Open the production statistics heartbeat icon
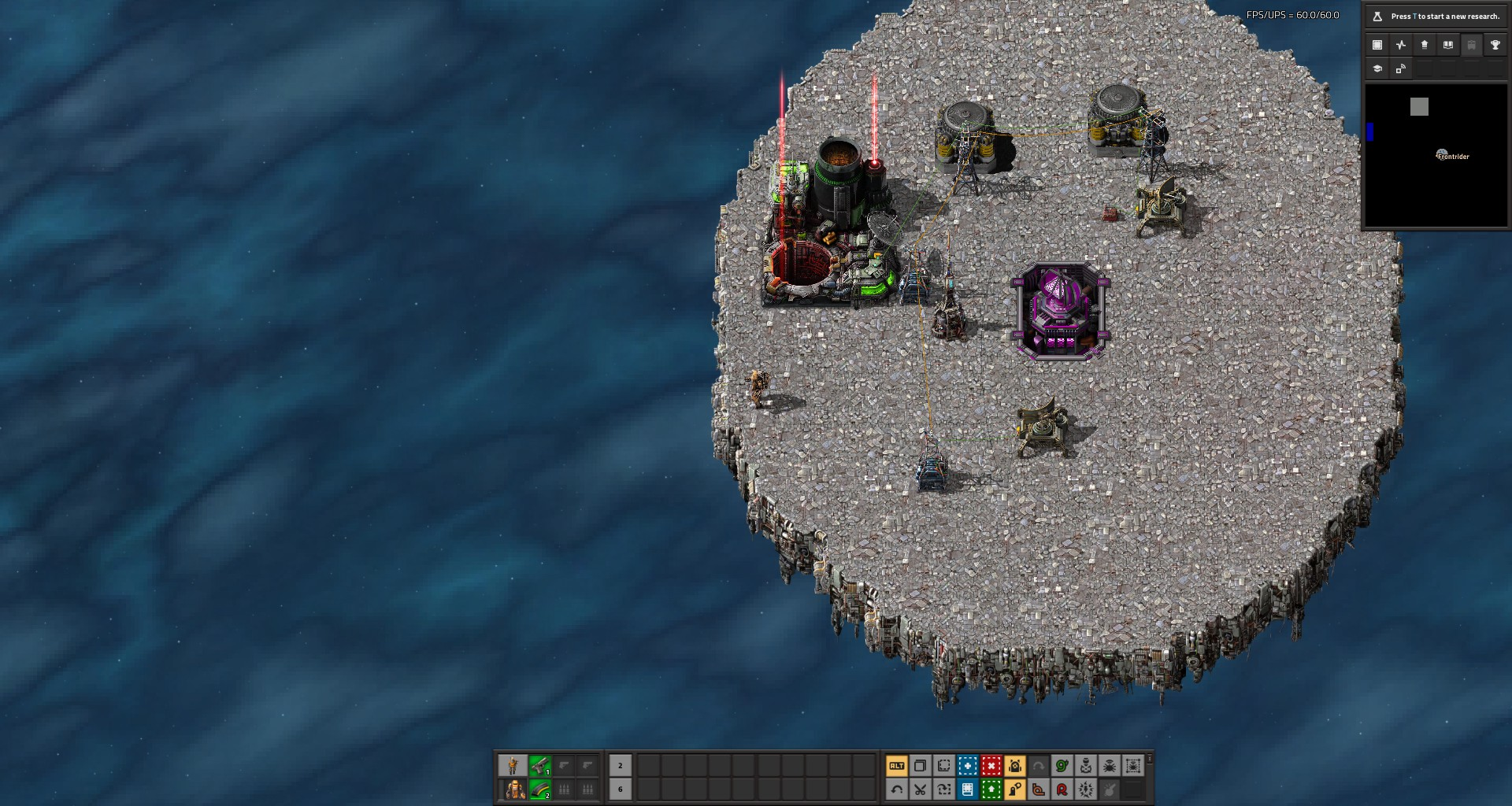Image resolution: width=1512 pixels, height=806 pixels. pos(1400,45)
